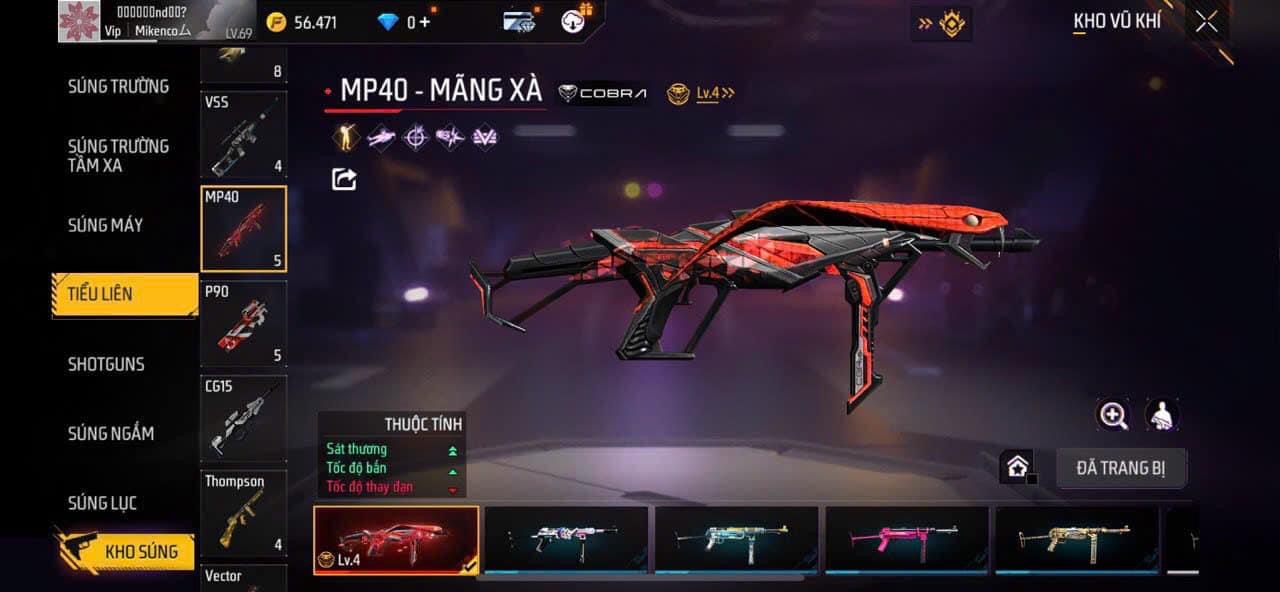Share the MP40 skin via share icon
This screenshot has width=1280, height=592.
tap(344, 179)
